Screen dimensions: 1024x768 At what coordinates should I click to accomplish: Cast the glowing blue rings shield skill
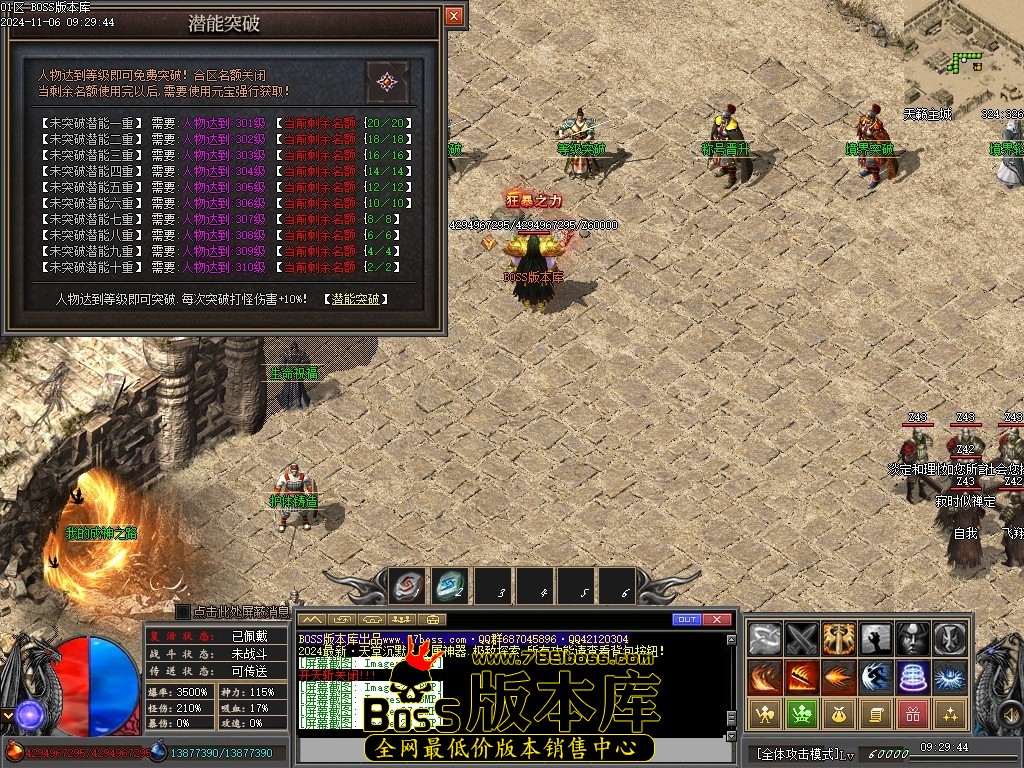pyautogui.click(x=913, y=677)
